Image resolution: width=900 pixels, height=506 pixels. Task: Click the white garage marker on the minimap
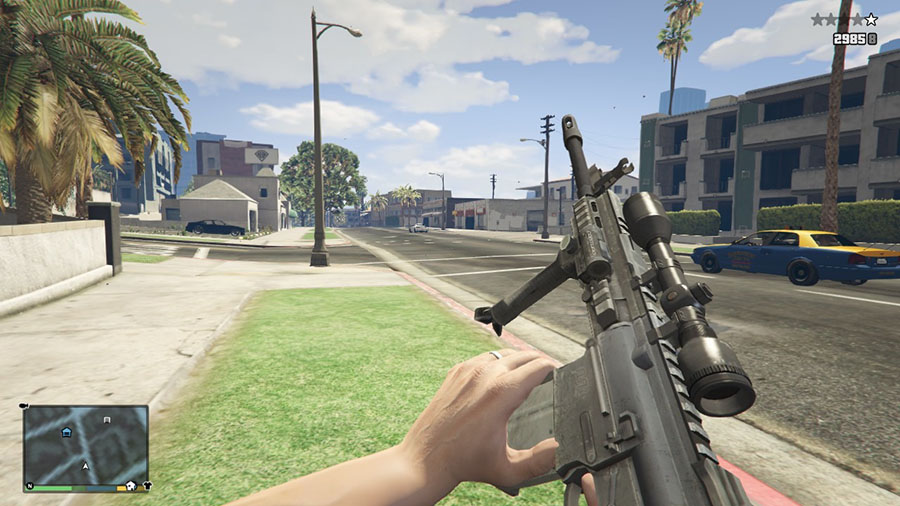coord(106,422)
